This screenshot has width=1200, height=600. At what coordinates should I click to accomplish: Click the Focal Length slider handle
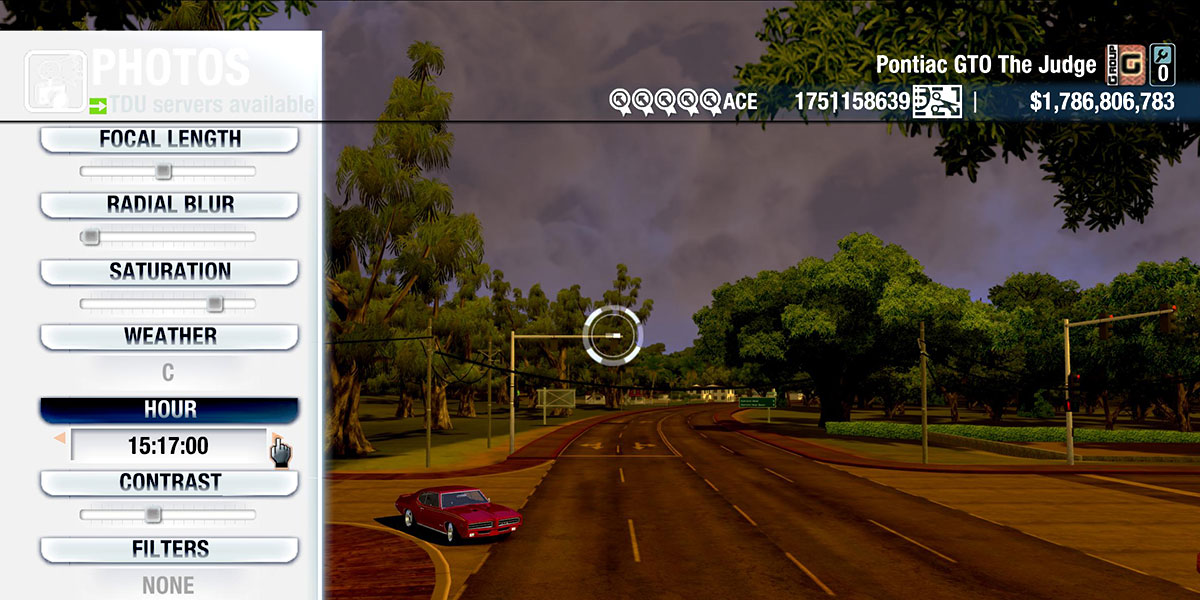click(x=163, y=171)
